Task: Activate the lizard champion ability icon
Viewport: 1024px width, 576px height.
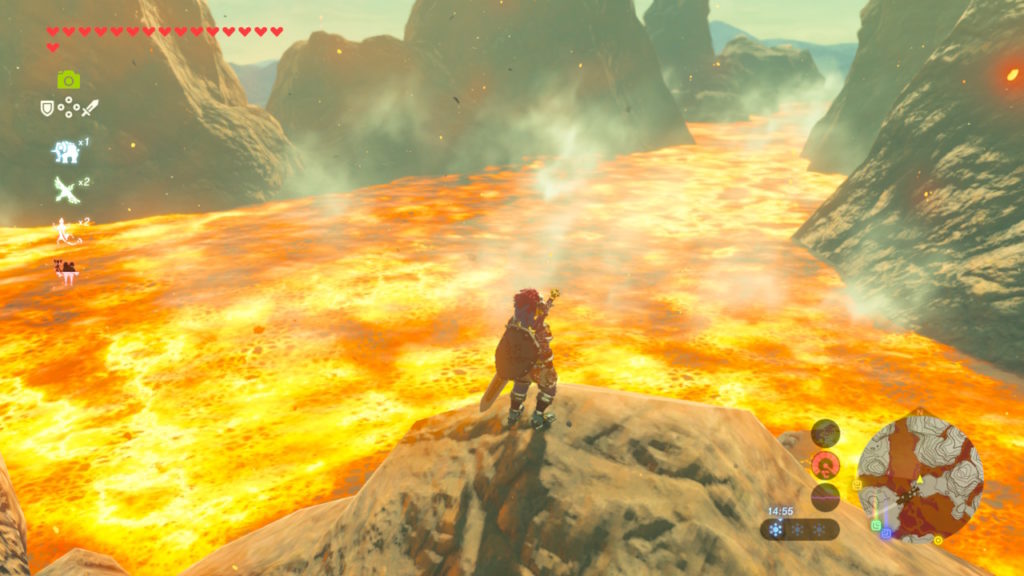Action: pos(67,231)
